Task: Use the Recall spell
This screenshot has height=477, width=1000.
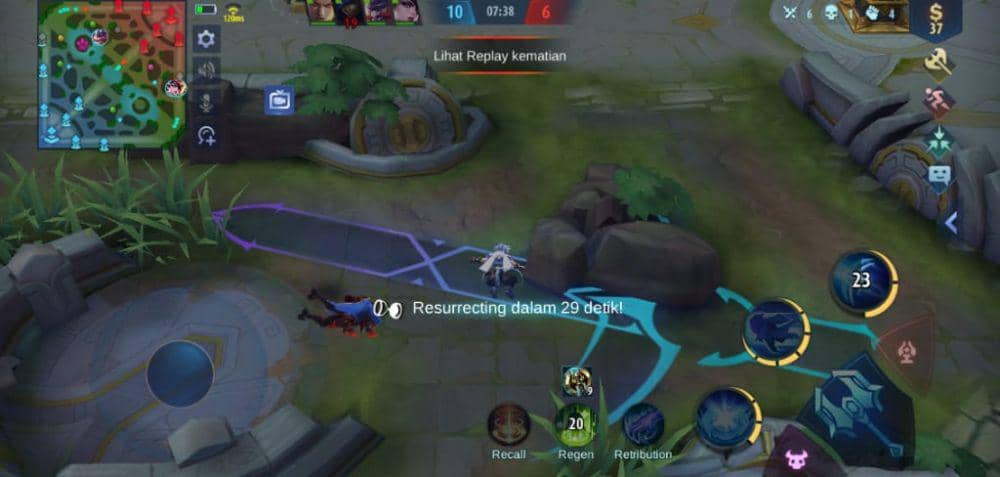Action: 509,425
